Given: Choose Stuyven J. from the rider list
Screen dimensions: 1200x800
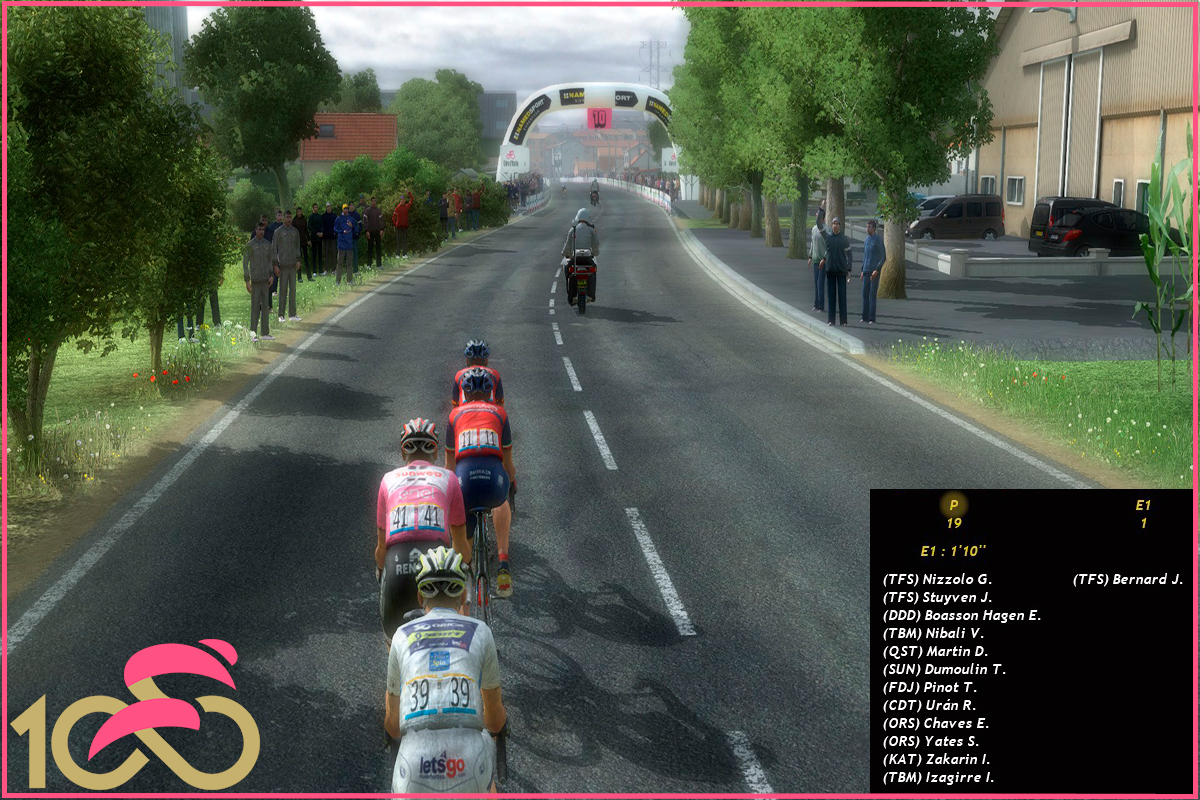Looking at the screenshot, I should (x=937, y=597).
